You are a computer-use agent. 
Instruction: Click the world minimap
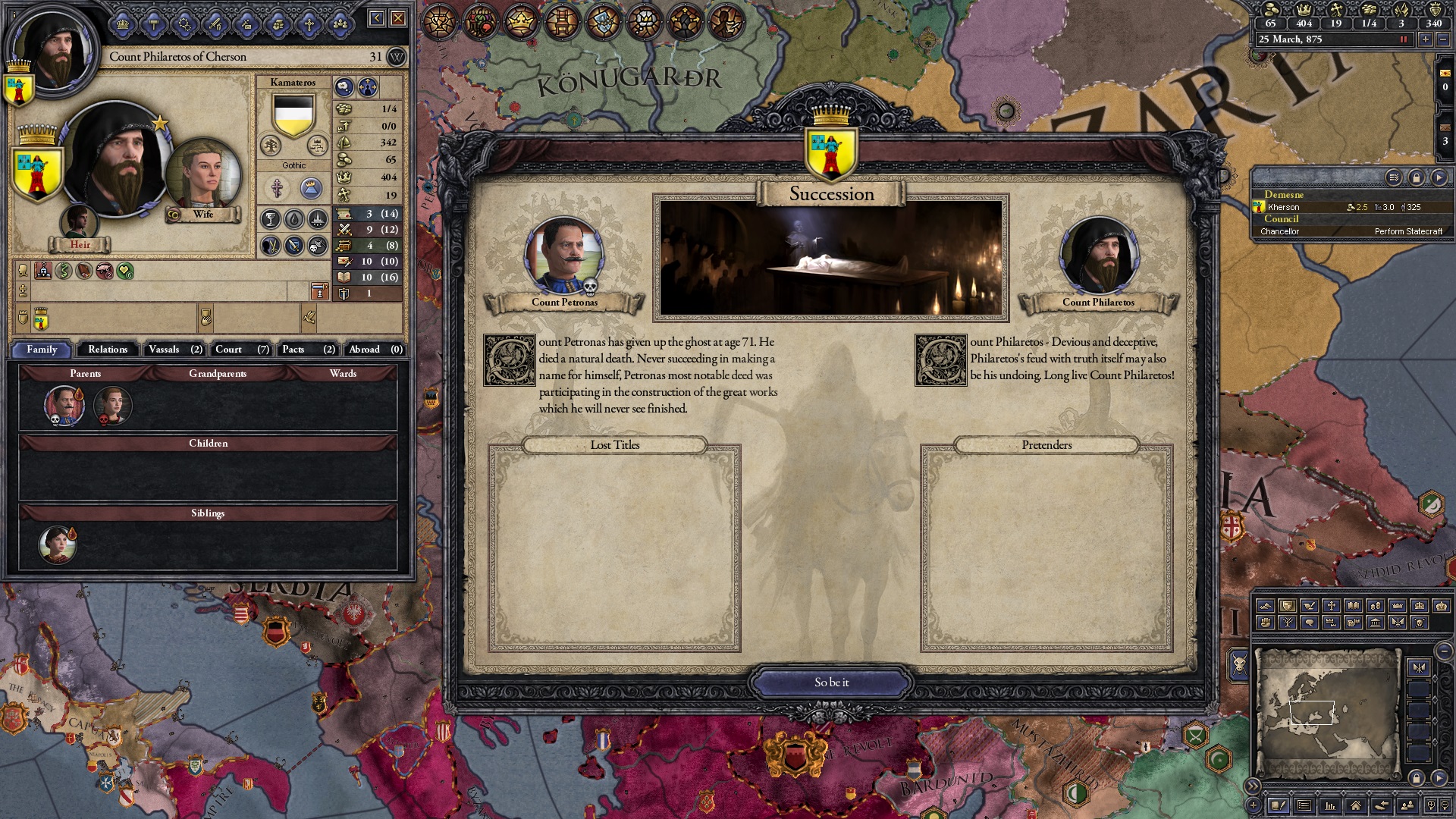click(1327, 711)
